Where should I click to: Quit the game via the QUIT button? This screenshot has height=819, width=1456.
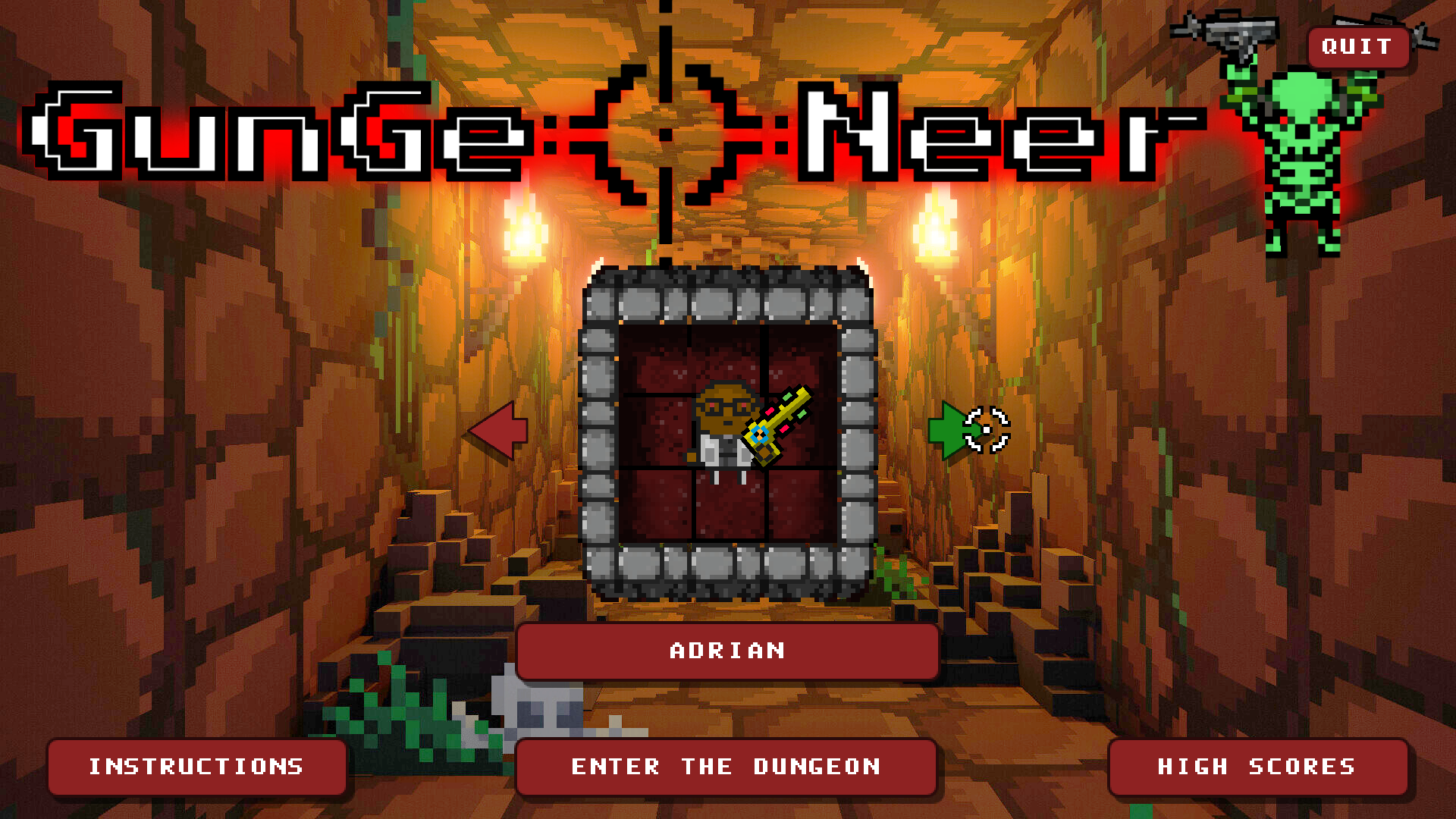[1357, 47]
